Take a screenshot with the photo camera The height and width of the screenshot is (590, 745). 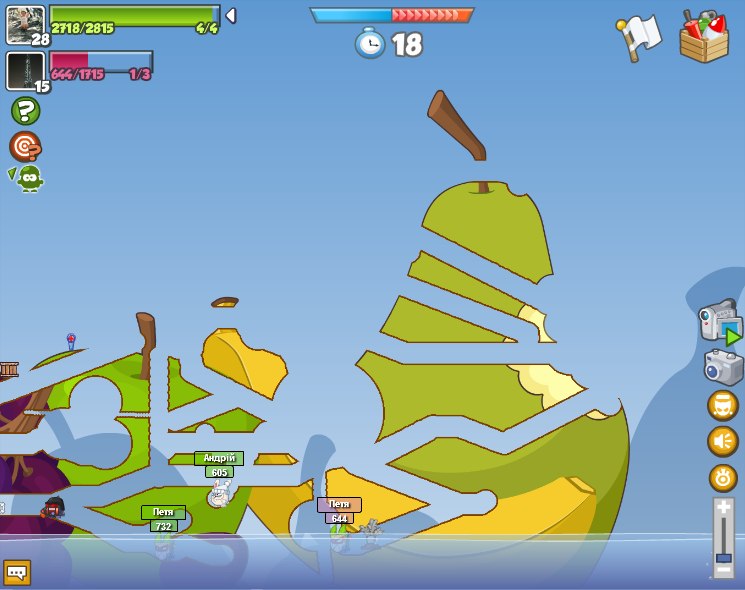pyautogui.click(x=723, y=367)
